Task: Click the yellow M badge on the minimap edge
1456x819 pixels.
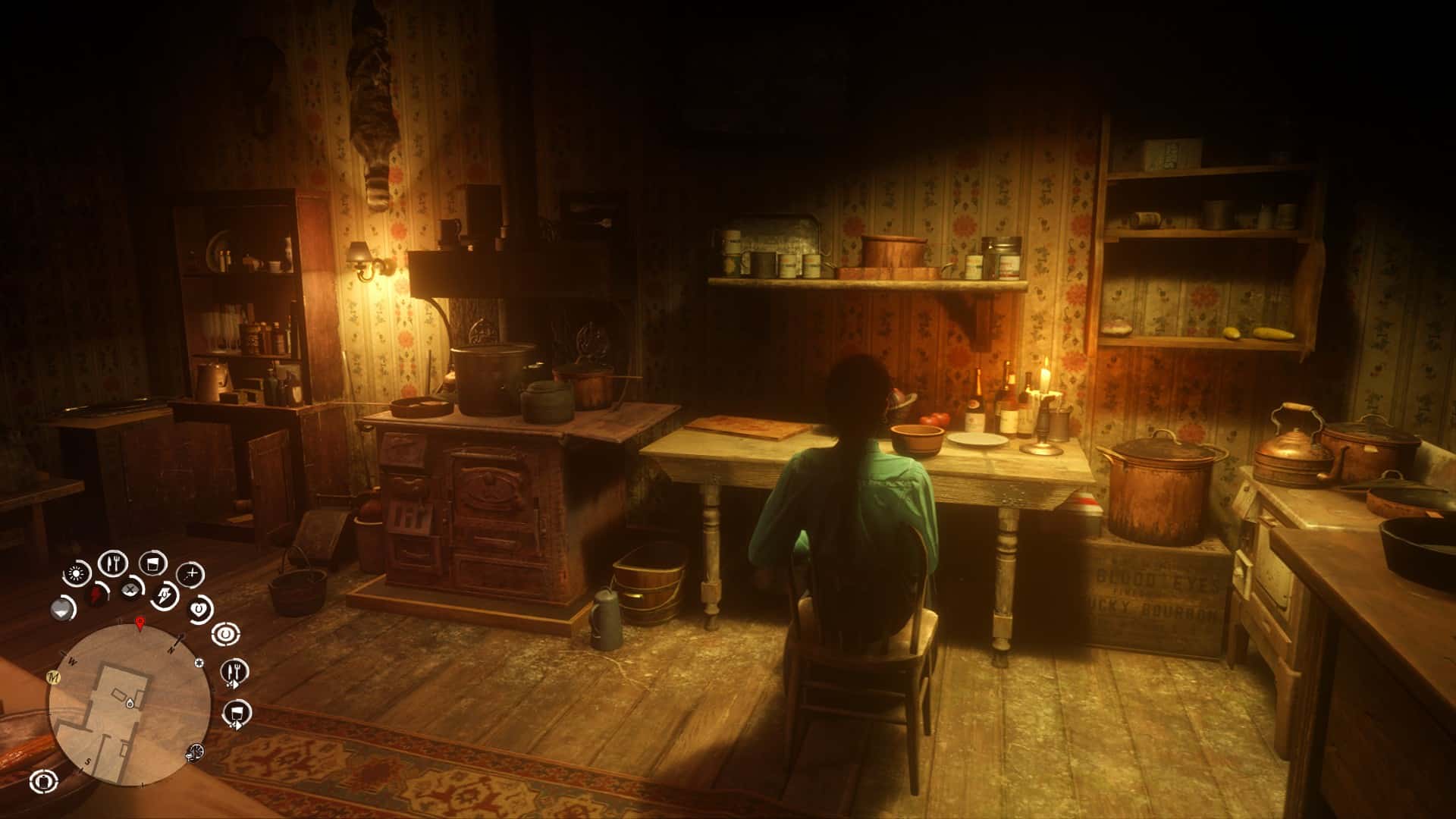Action: 54,677
